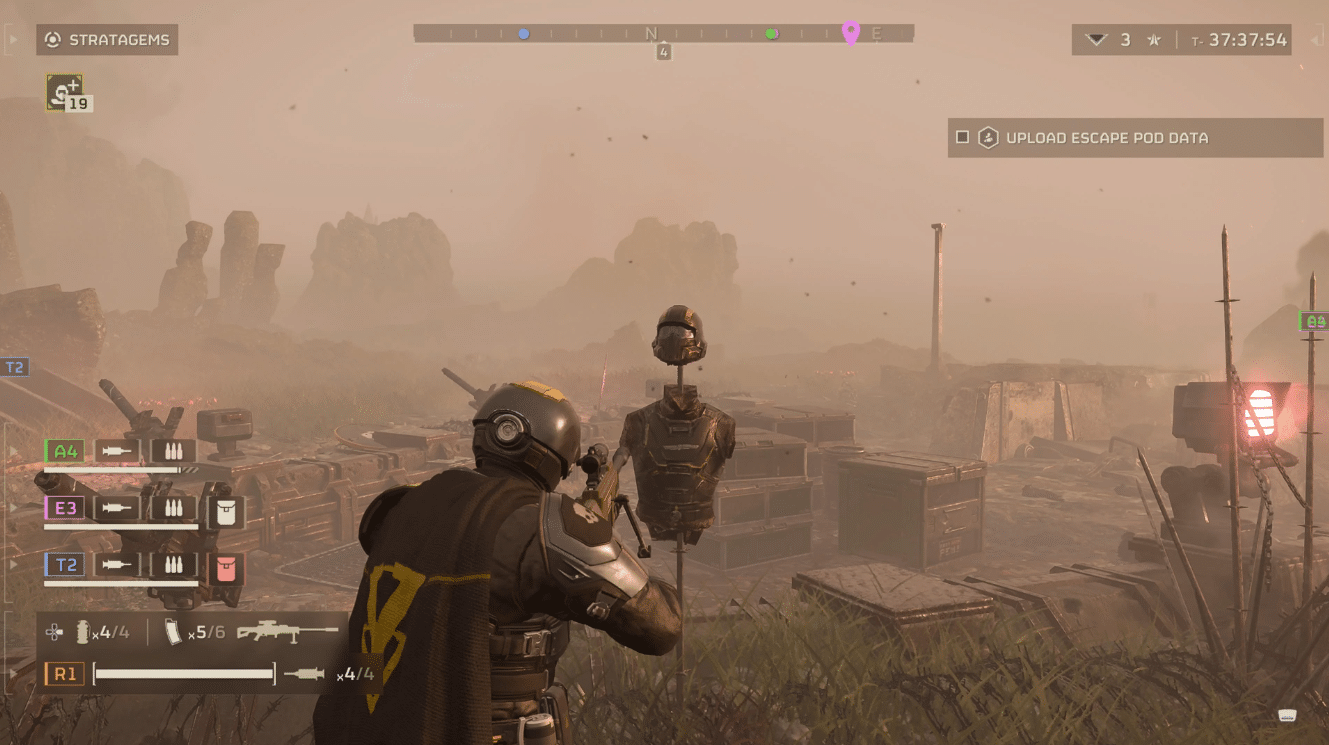The image size is (1329, 745).
Task: Click the reinforcement icon showing 19
Action: [x=65, y=92]
